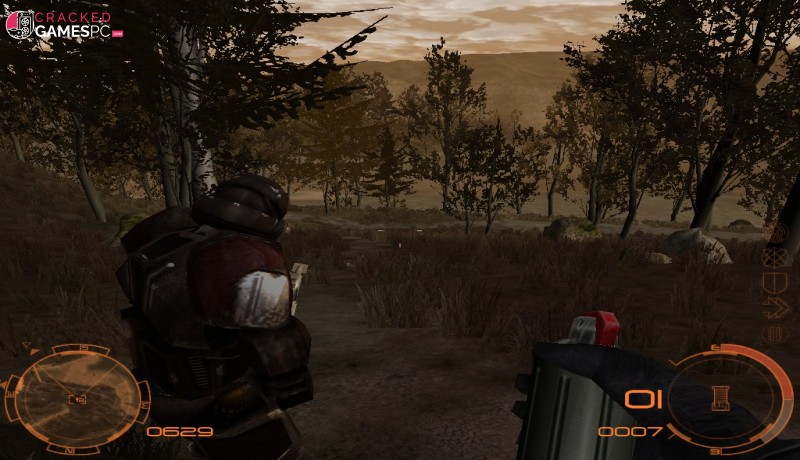The image size is (800, 460).
Task: Select the weapon magazine icon in the gauge
Action: click(x=715, y=397)
